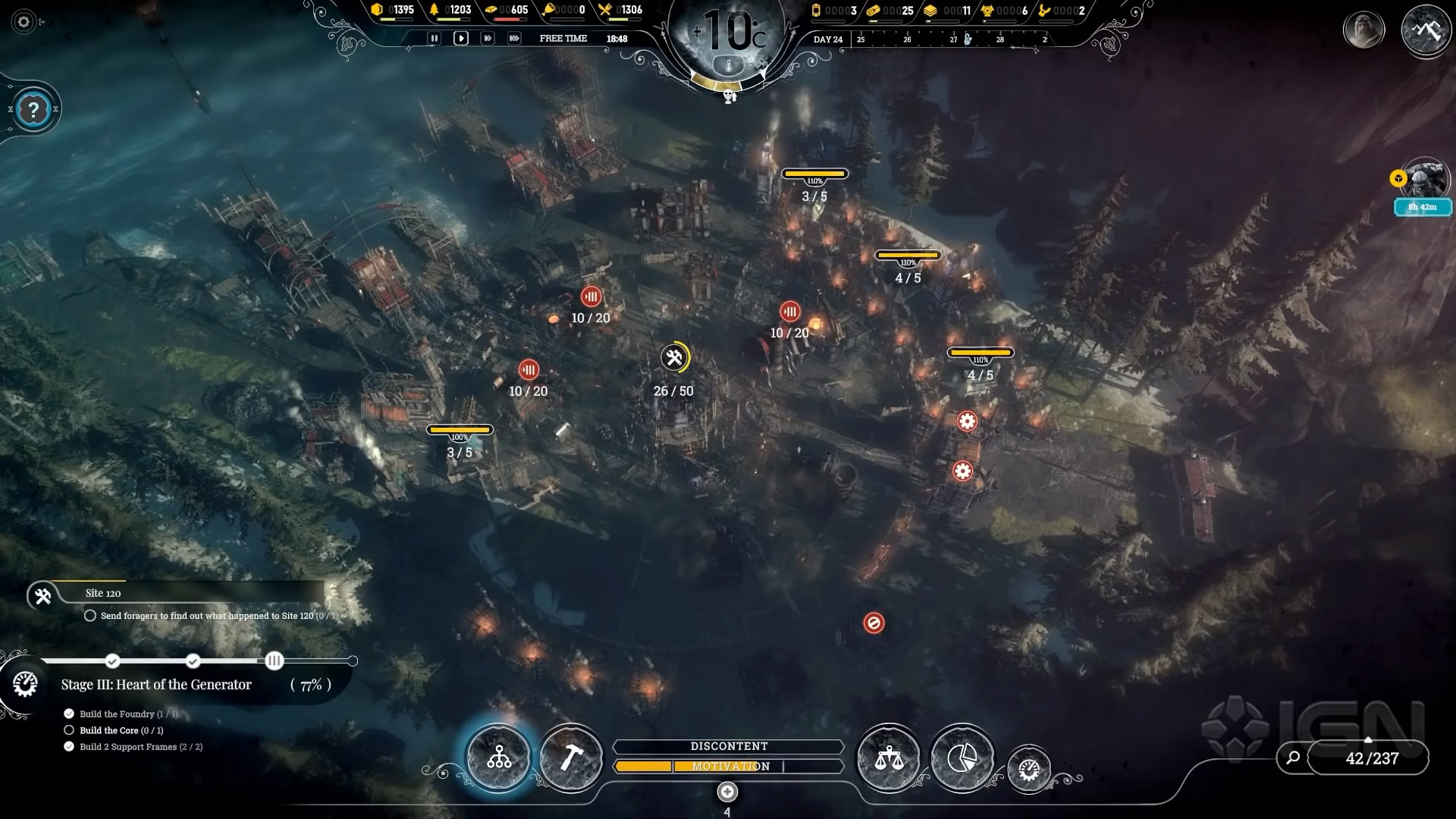Set game to normal play speed
1456x819 pixels.
(460, 38)
